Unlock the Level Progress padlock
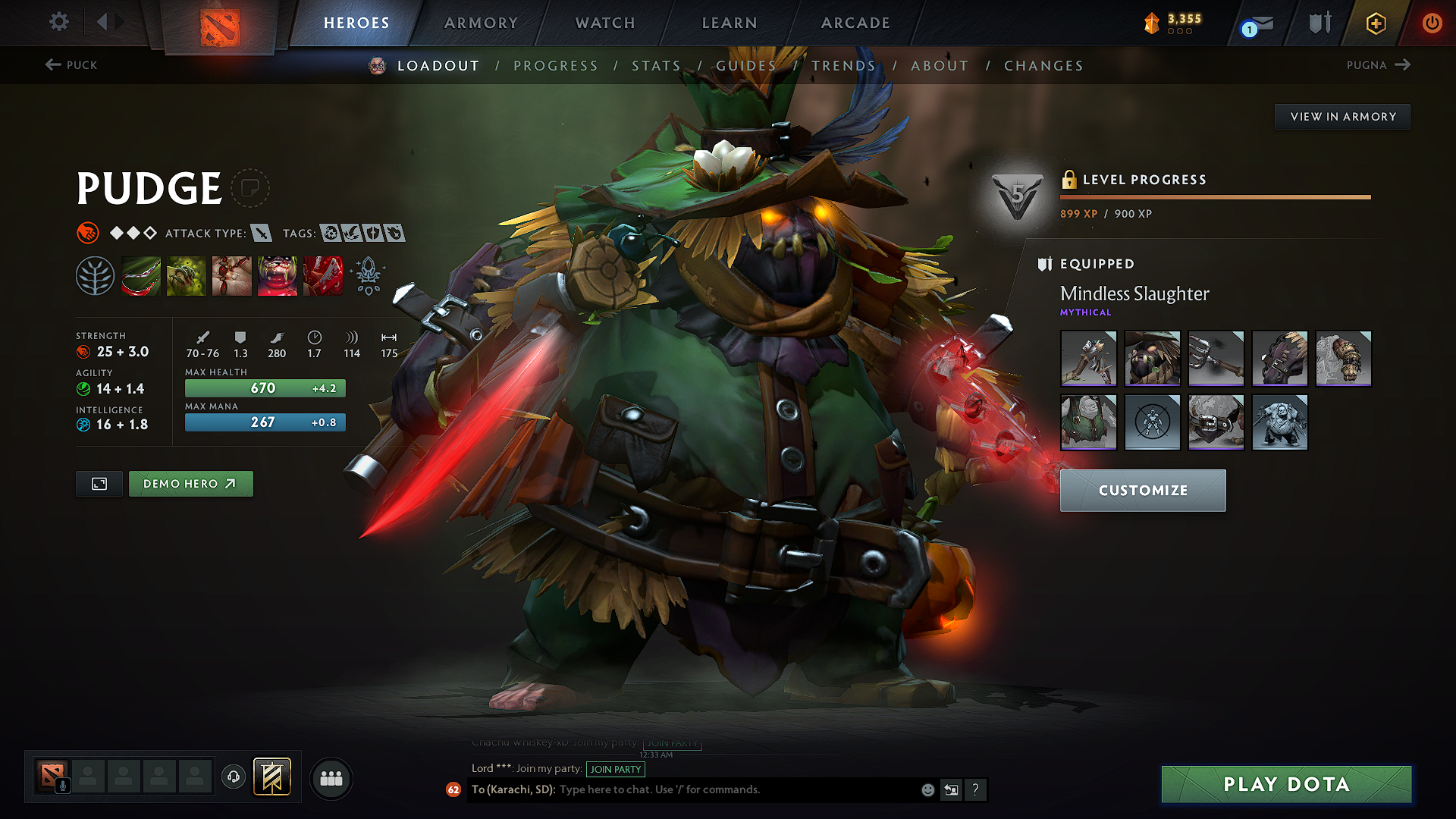 (1070, 180)
